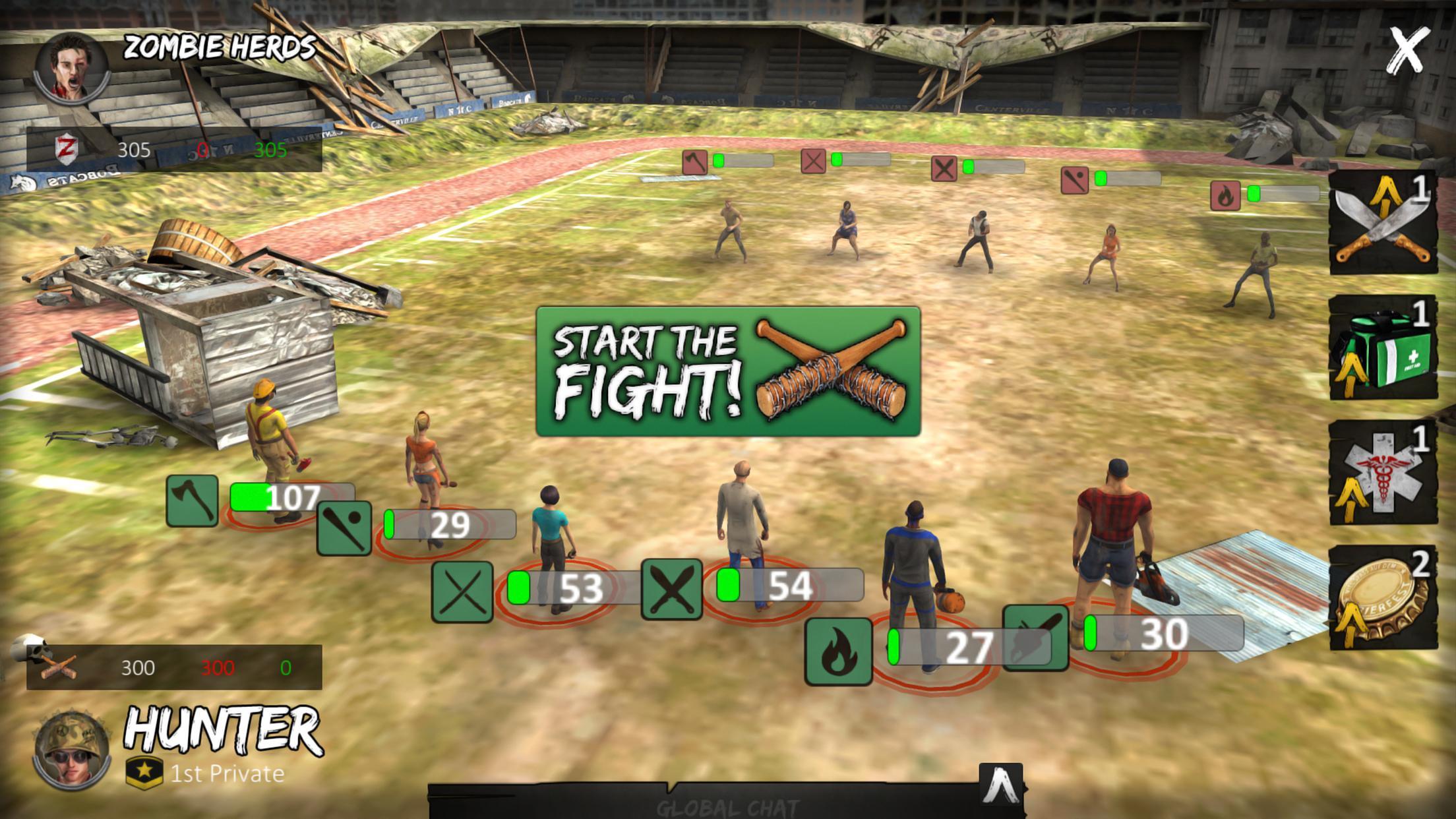Close the battle screen with the X
The width and height of the screenshot is (1456, 819).
tap(1407, 50)
